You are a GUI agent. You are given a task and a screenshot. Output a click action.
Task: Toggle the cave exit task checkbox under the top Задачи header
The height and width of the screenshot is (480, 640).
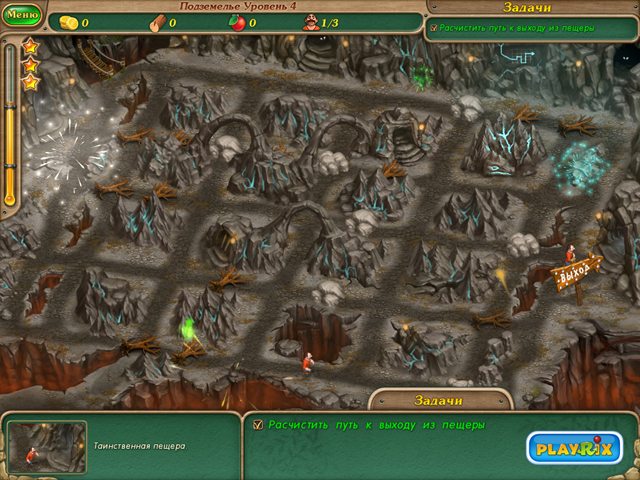point(433,28)
